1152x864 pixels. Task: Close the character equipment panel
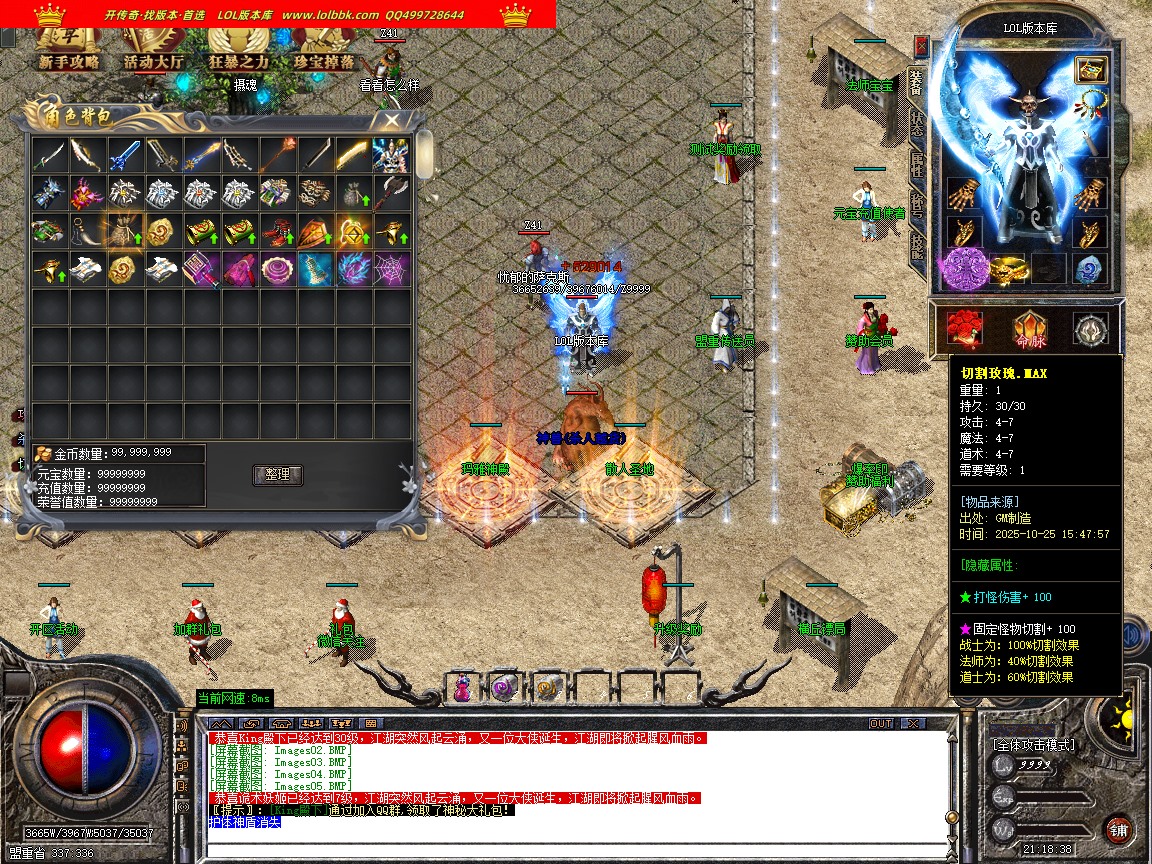[921, 46]
